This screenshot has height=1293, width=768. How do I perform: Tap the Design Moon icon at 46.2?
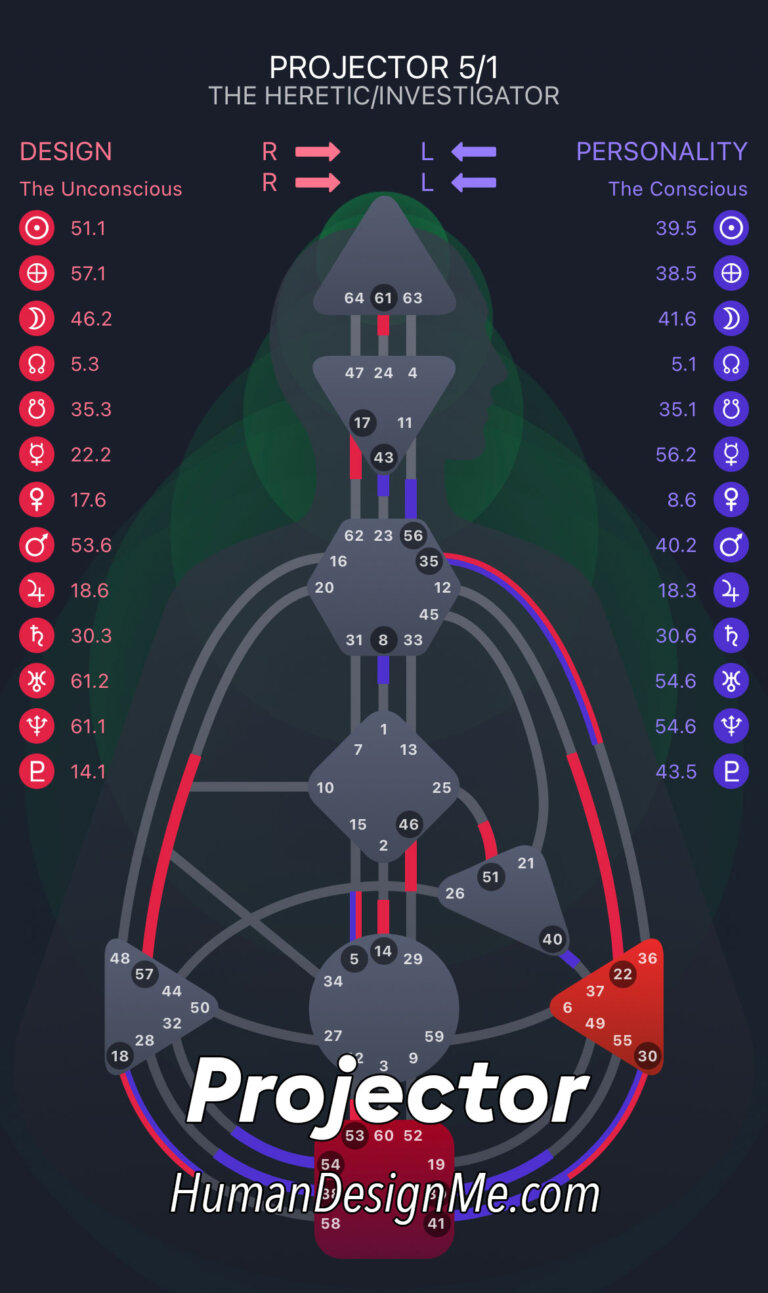pyautogui.click(x=36, y=319)
